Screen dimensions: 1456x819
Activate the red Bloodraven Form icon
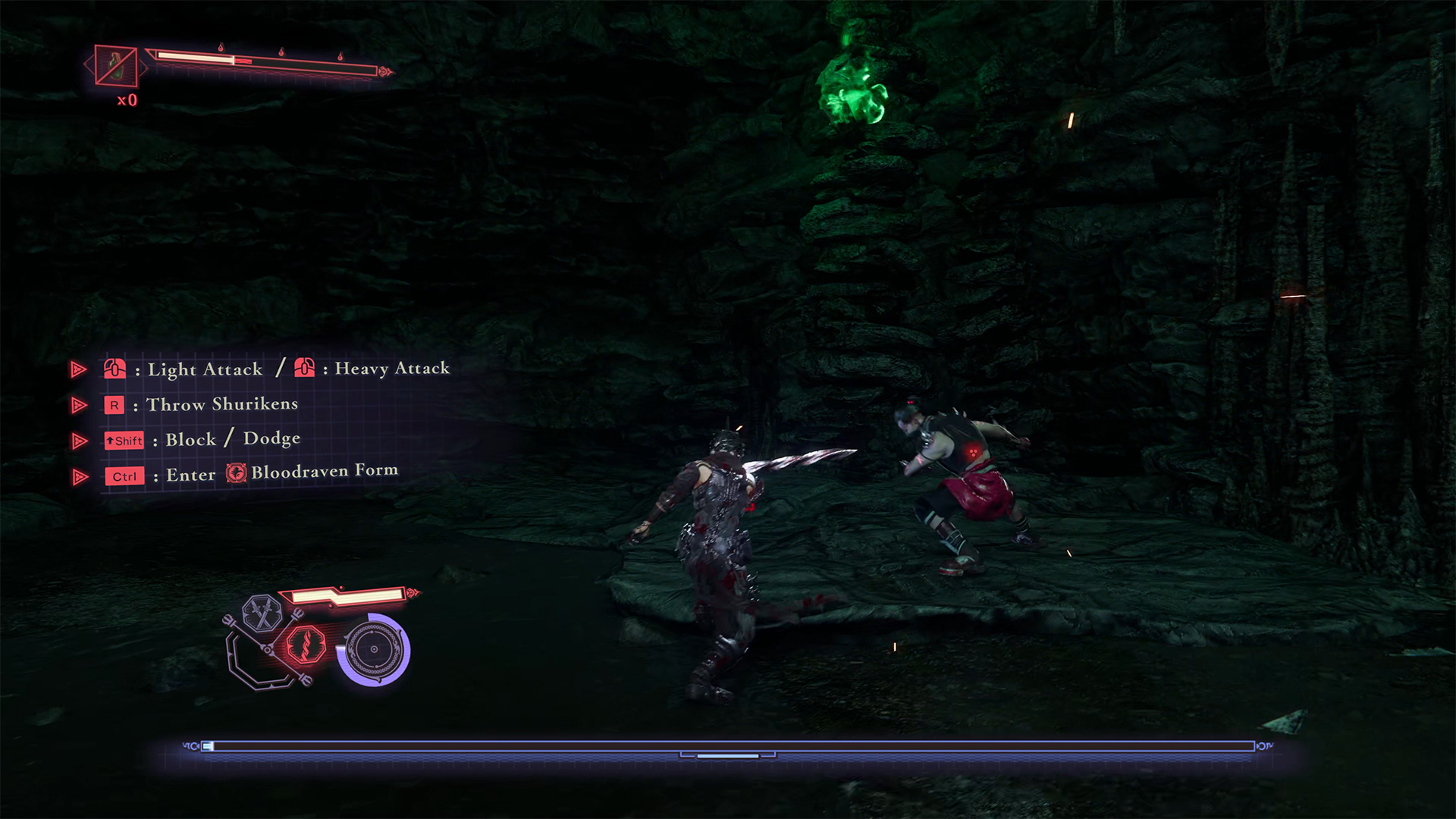306,646
